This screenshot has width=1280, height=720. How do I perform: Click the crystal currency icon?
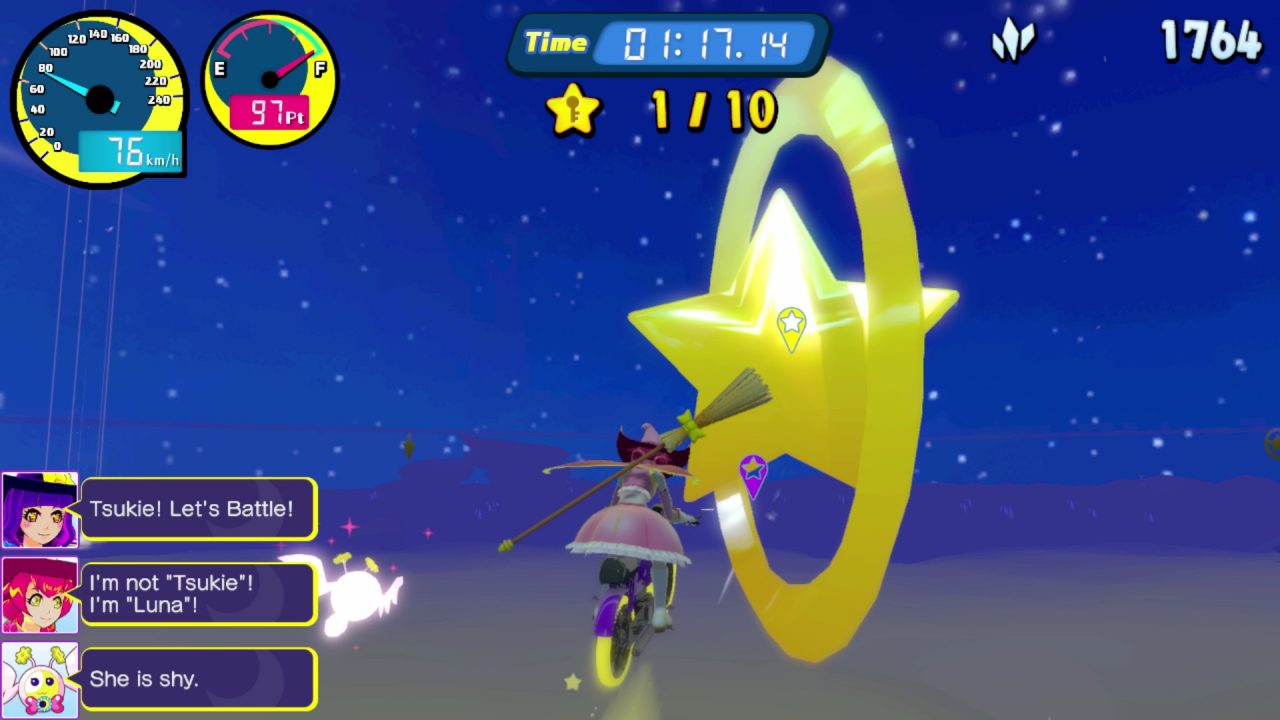click(1013, 41)
